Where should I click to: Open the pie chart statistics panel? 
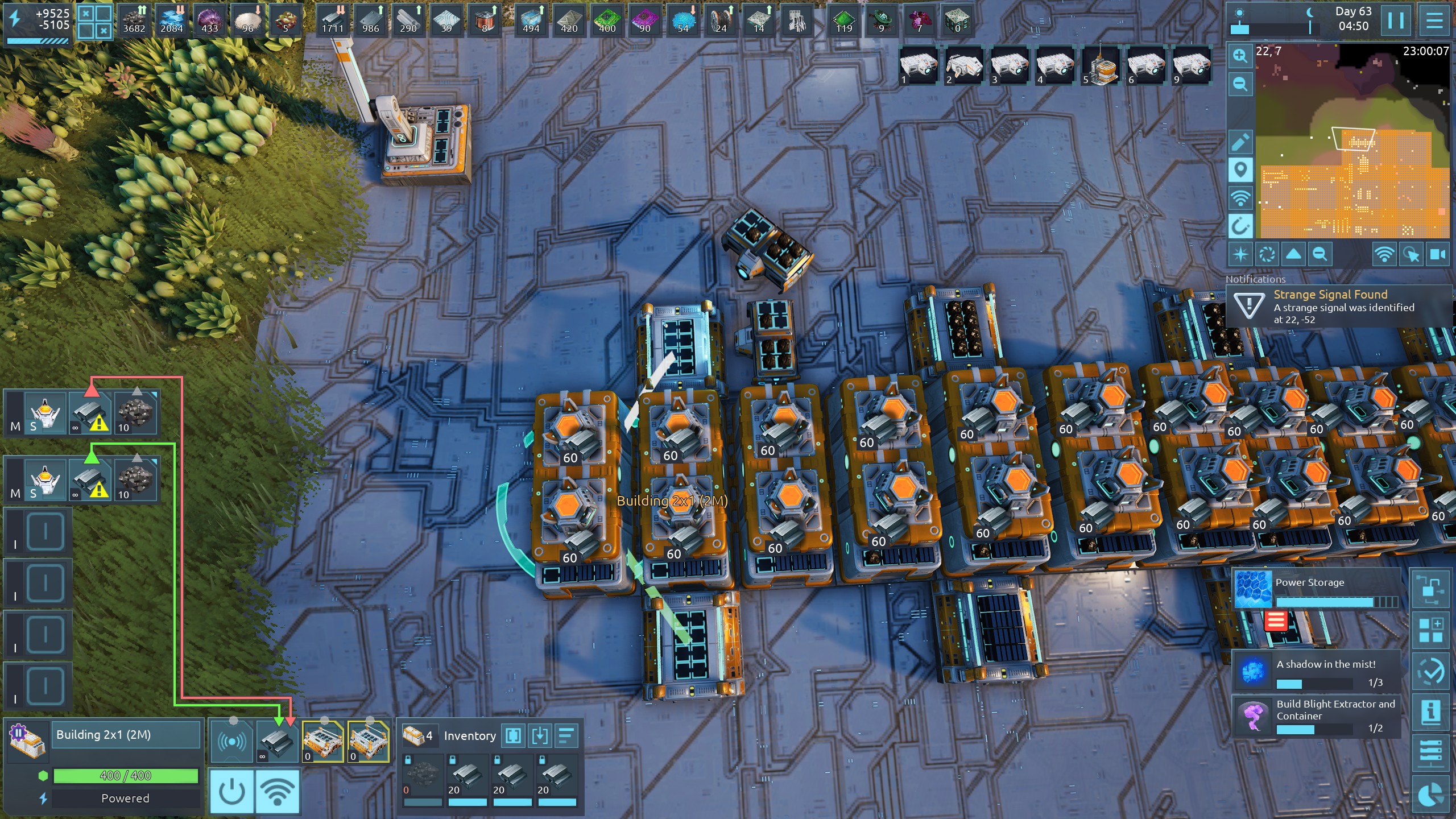(1431, 795)
